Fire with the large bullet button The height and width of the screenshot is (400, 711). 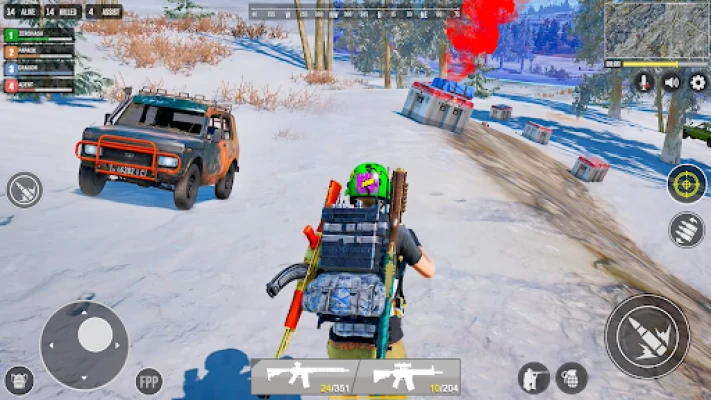click(647, 336)
